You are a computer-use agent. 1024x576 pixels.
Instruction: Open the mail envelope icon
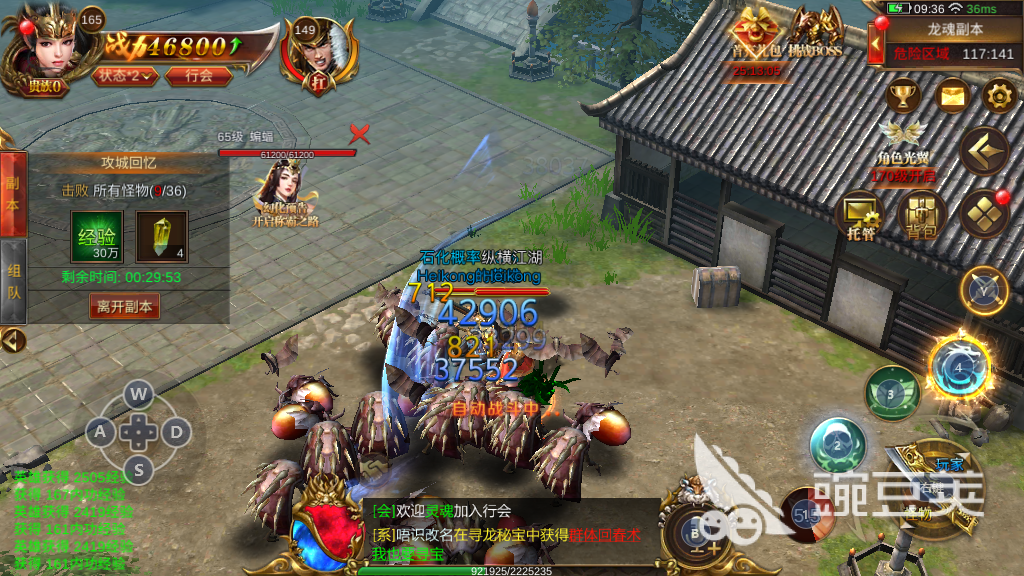(x=953, y=96)
